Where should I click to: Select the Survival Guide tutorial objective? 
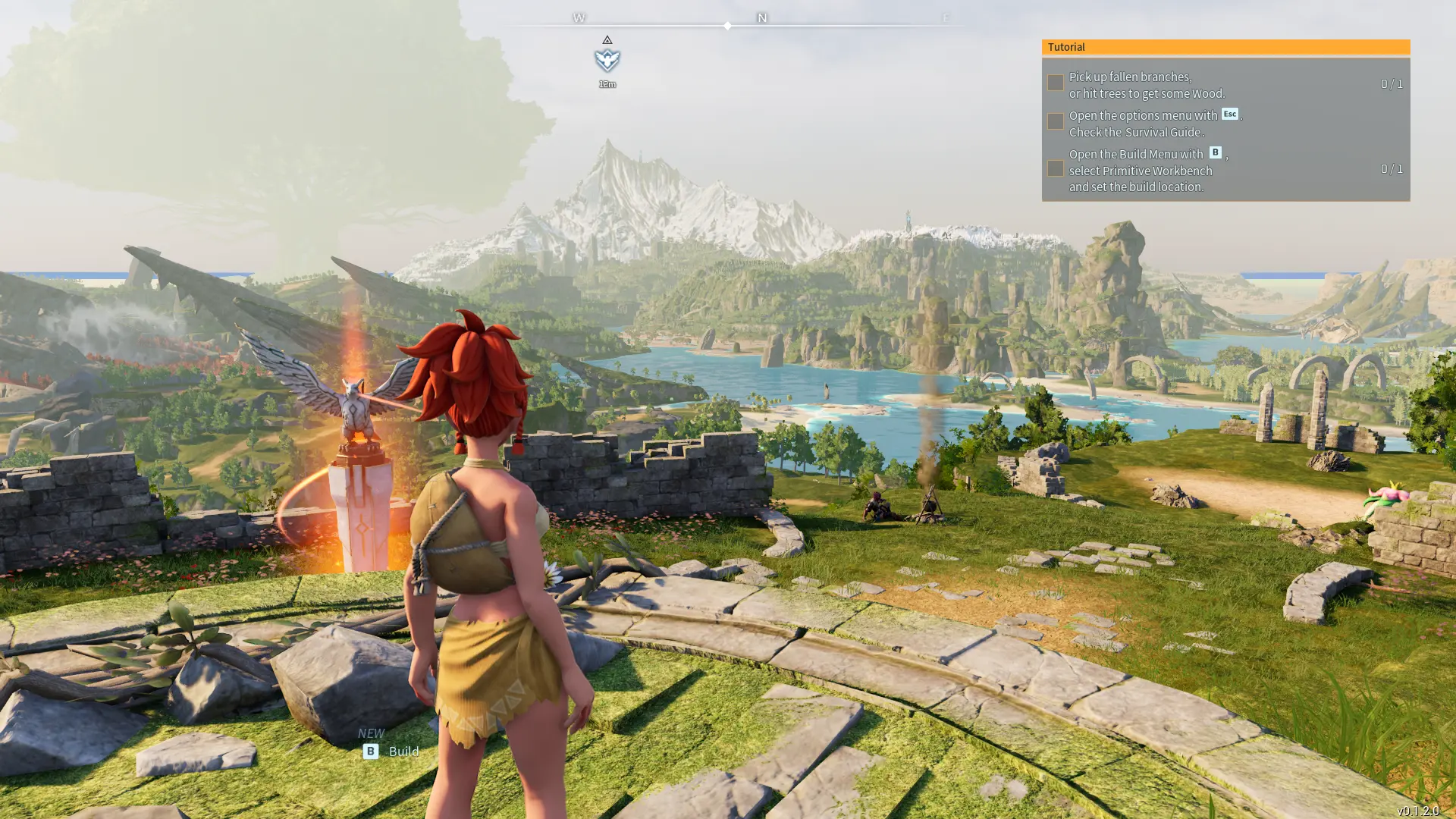1154,124
